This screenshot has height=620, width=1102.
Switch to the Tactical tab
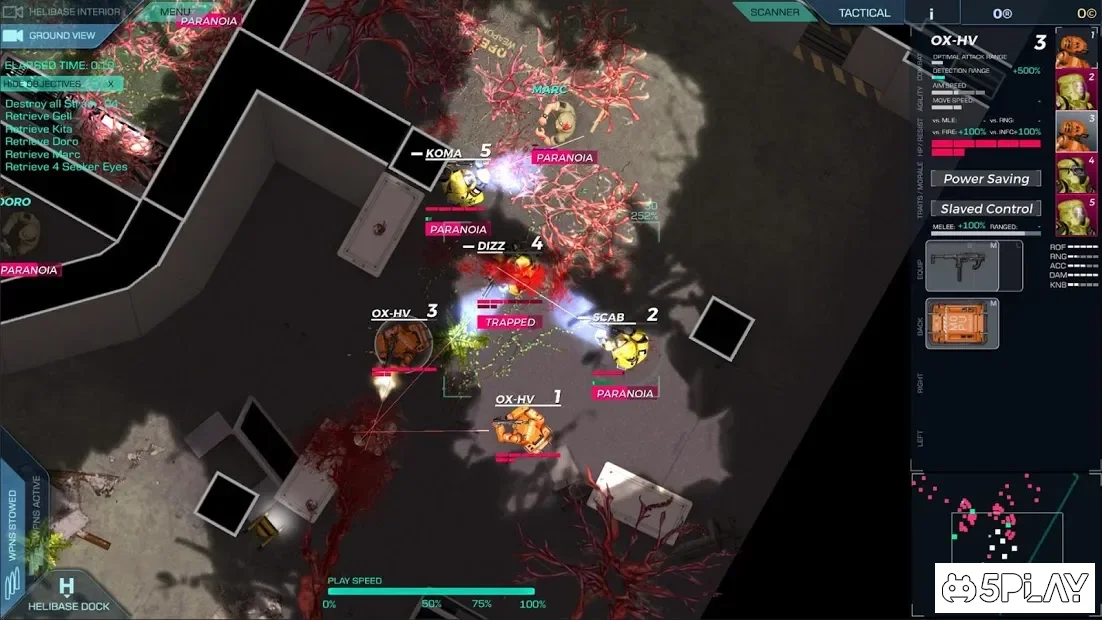click(x=864, y=12)
